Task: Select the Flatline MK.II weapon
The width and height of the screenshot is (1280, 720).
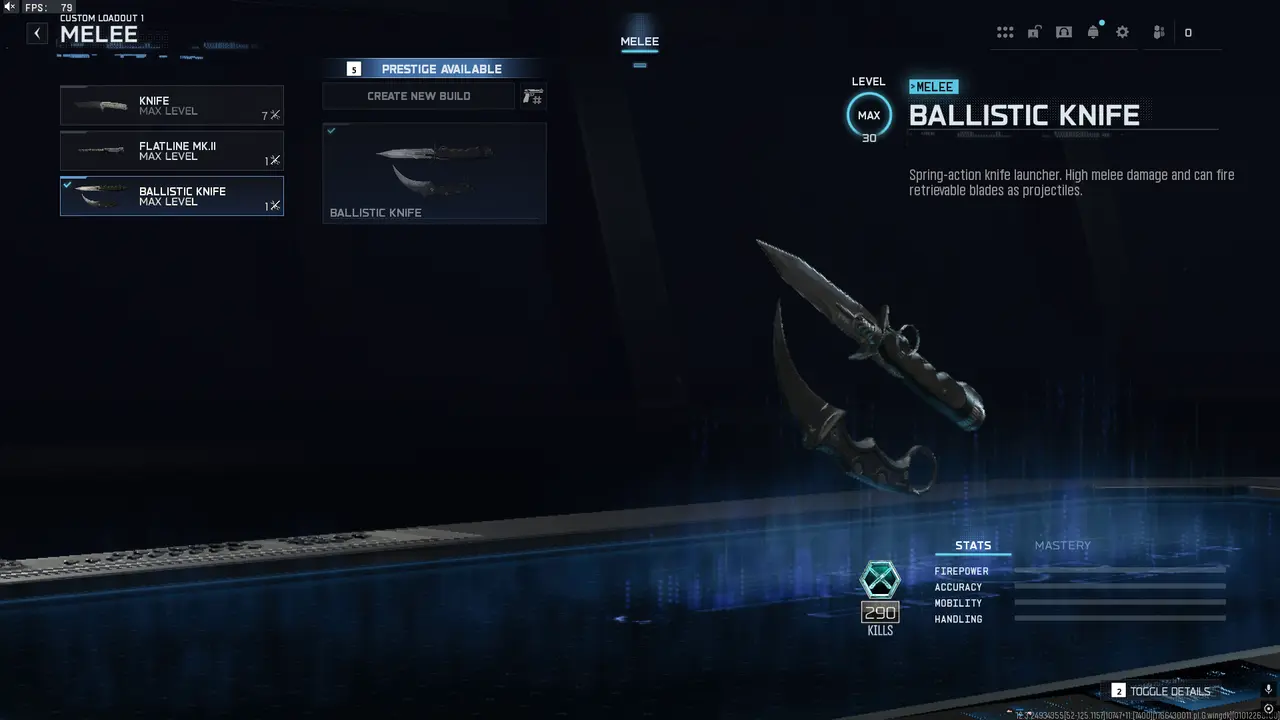Action: [x=171, y=151]
